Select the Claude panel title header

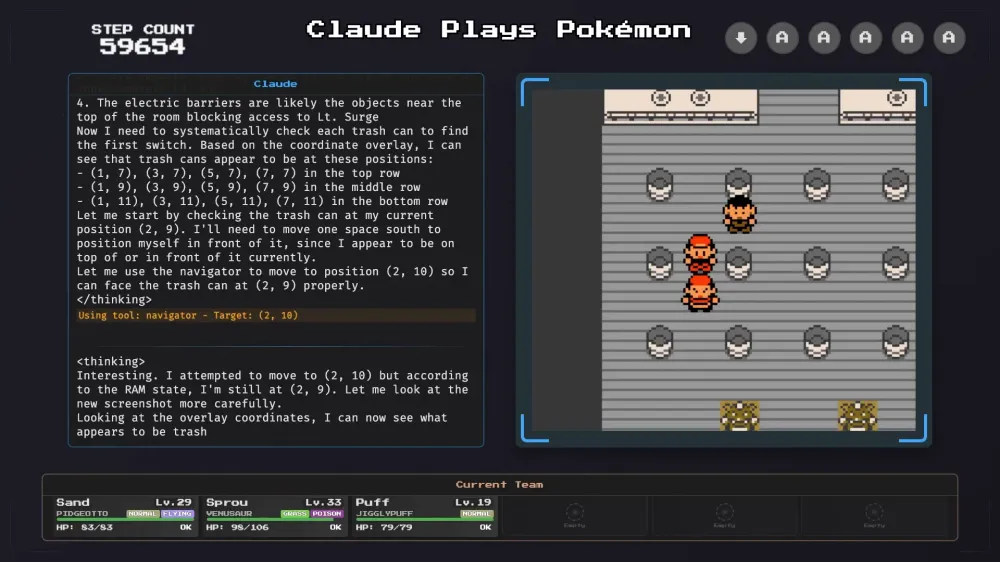275,84
